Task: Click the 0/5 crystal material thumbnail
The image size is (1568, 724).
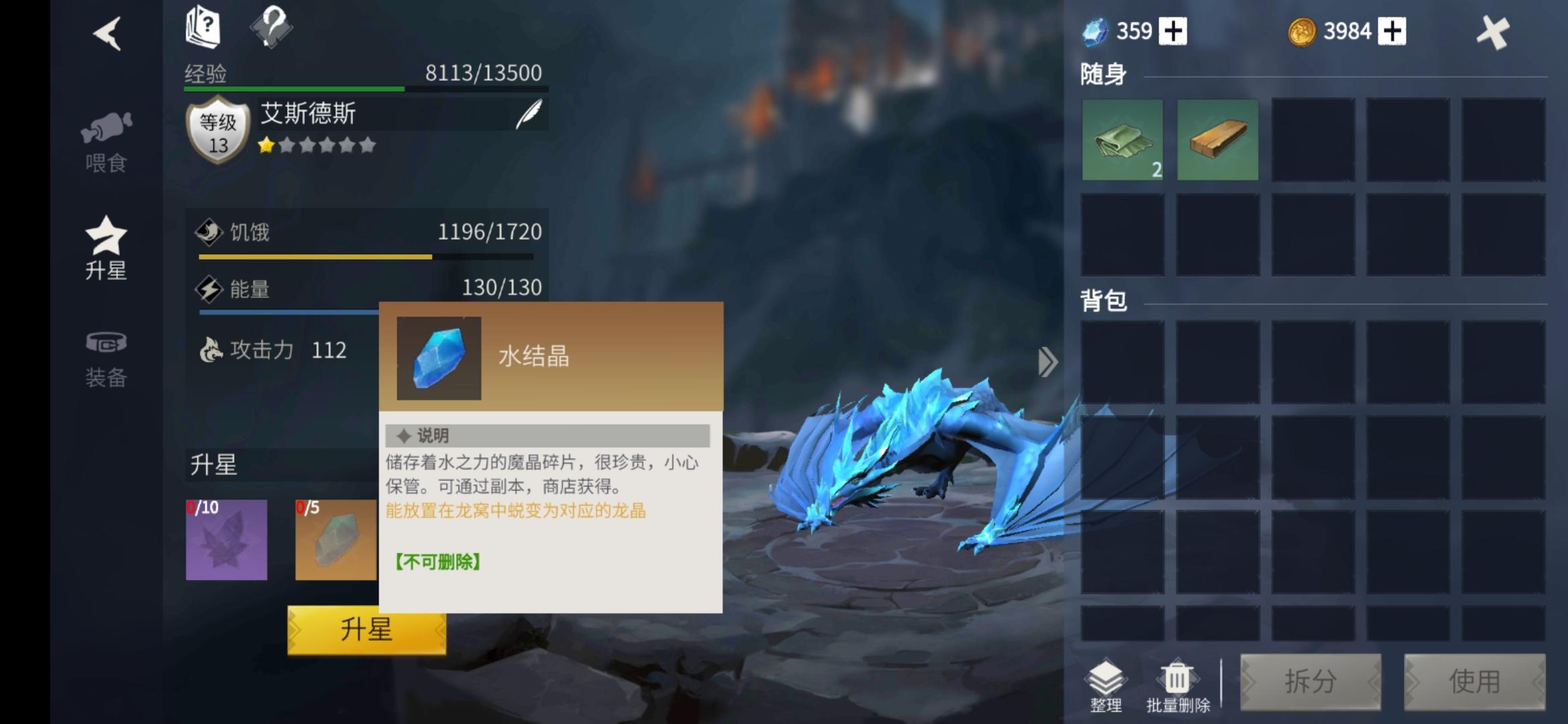Action: point(335,540)
